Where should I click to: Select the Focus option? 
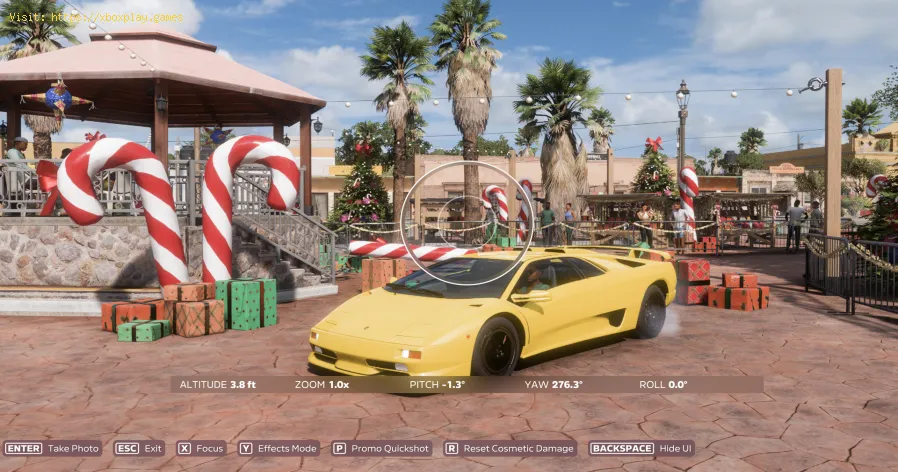point(201,449)
